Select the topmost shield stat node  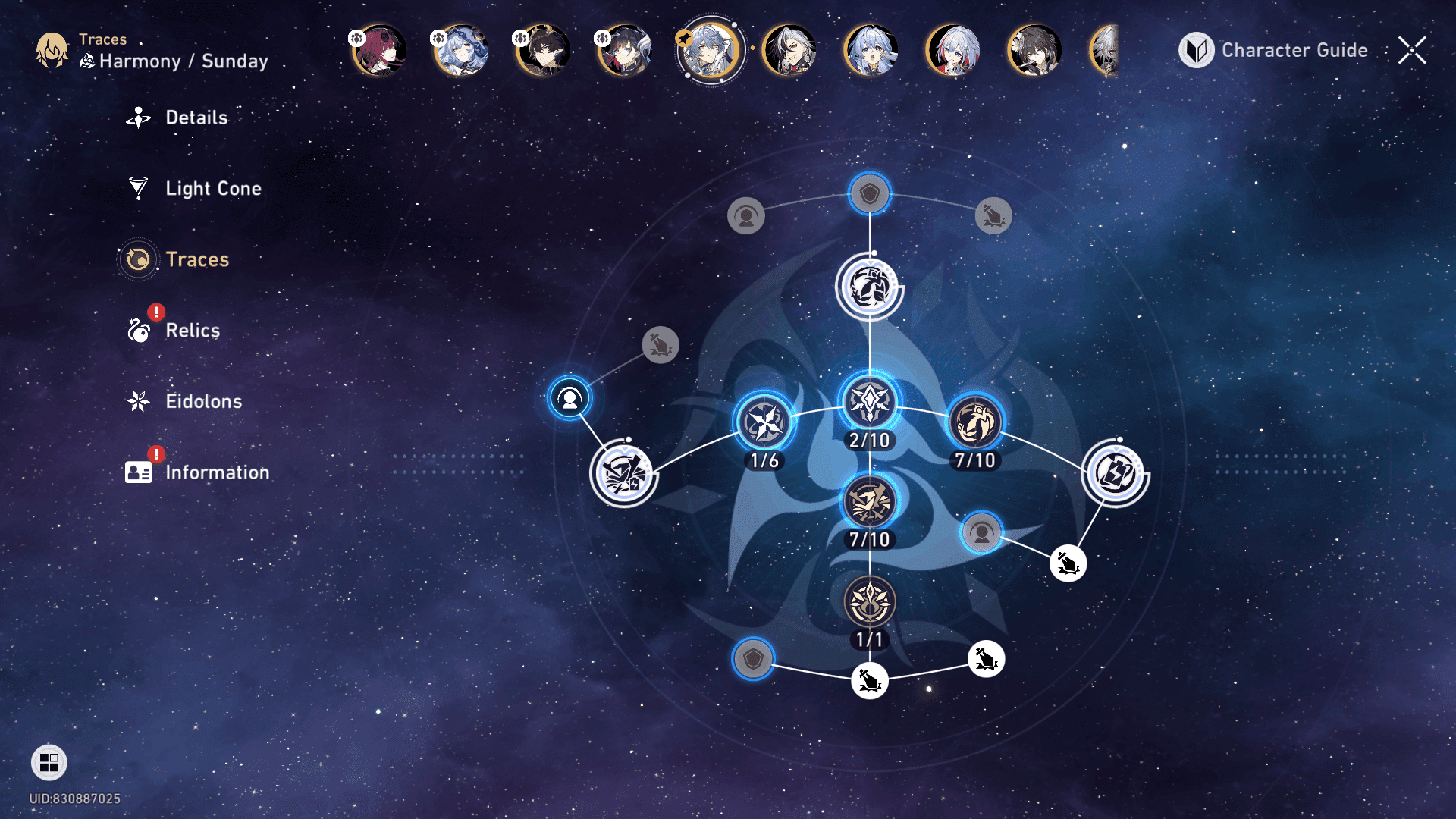coord(870,194)
